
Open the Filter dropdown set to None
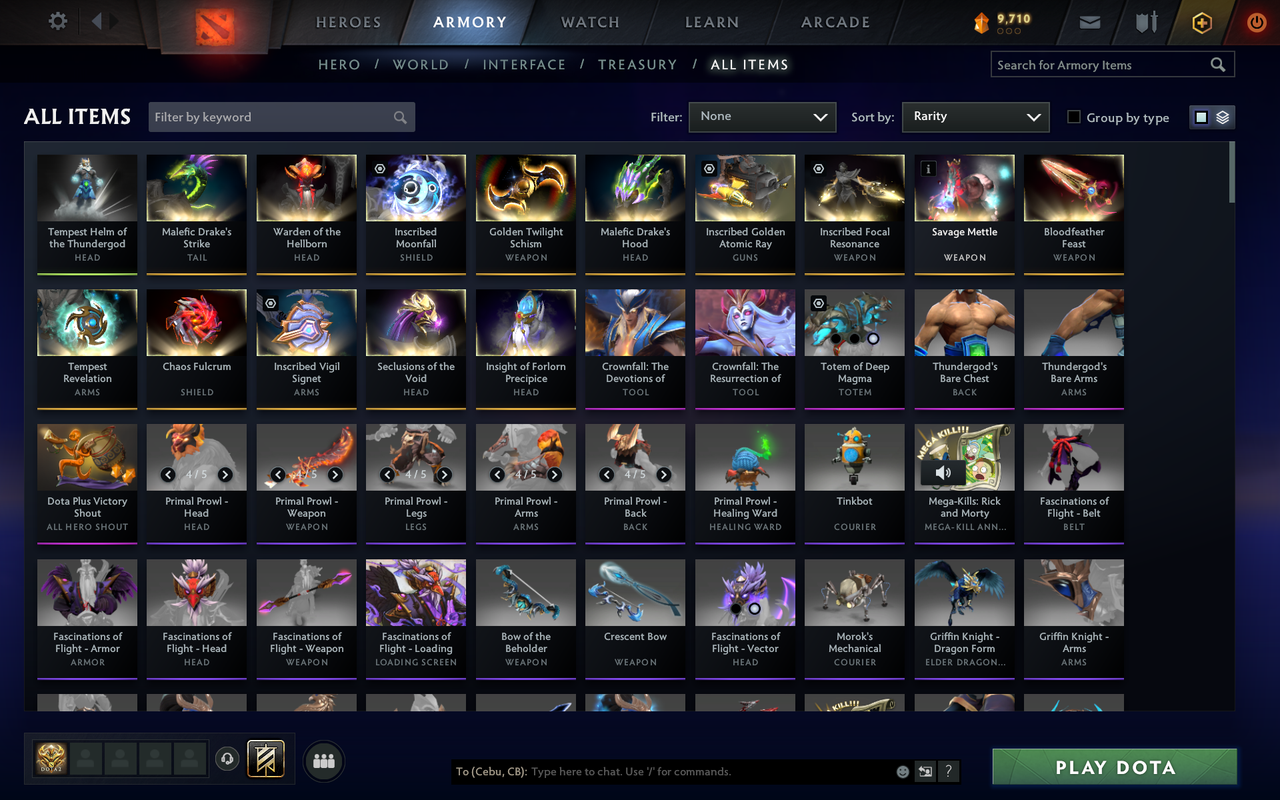pos(762,116)
